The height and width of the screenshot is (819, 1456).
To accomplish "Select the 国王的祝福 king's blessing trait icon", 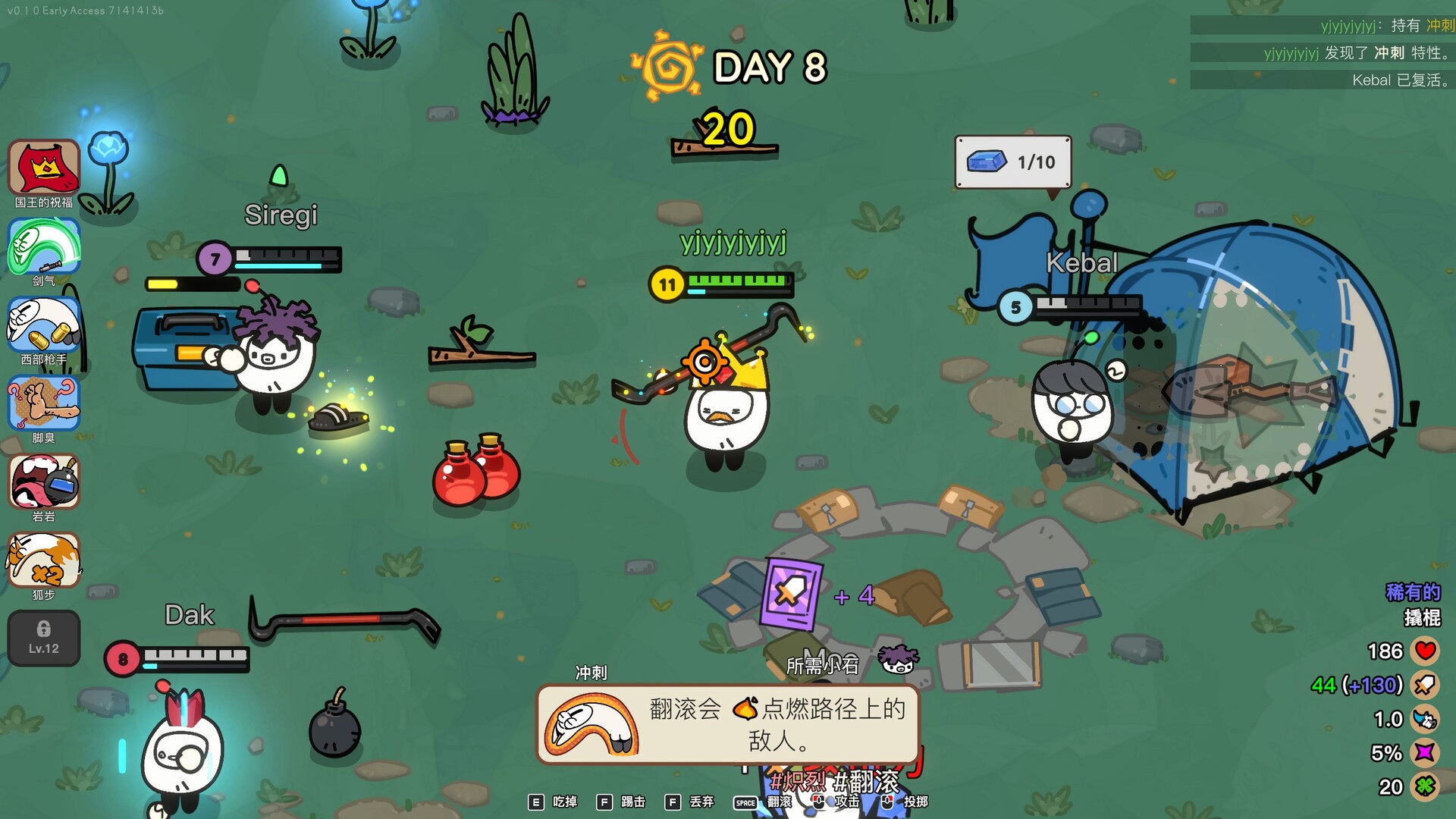I will 44,167.
